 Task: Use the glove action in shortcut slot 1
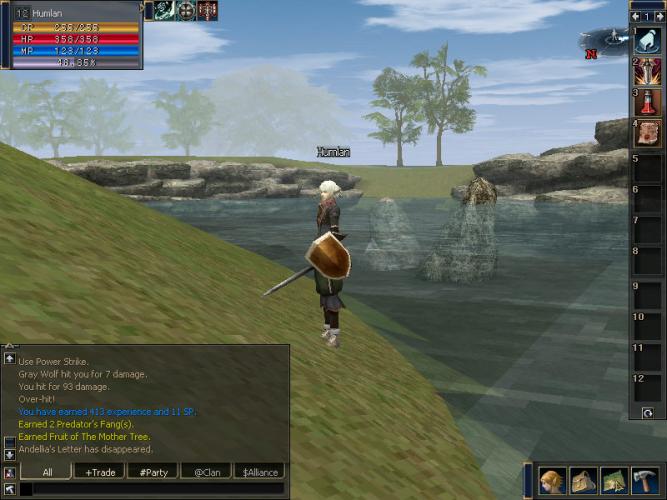pos(647,42)
